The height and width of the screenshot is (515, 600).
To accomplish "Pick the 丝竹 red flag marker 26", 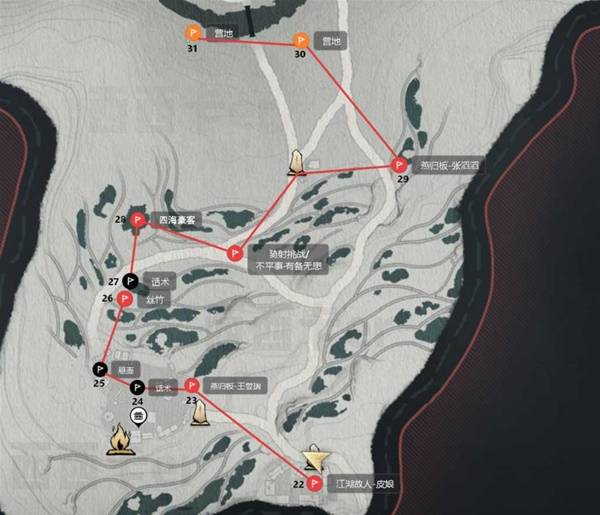I will 125,298.
